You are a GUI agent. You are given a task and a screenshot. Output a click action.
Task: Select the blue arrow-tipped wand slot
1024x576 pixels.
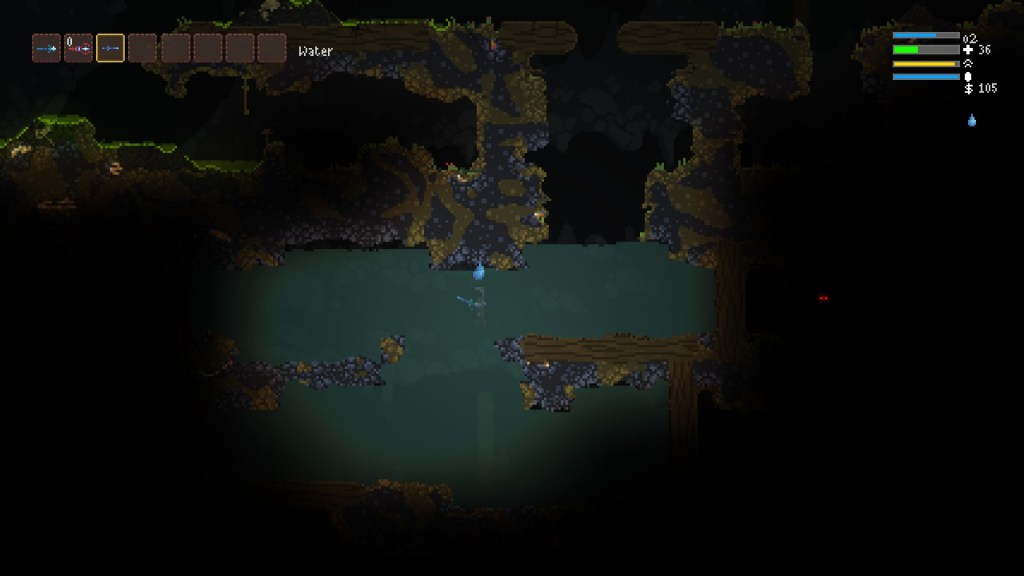click(x=46, y=48)
